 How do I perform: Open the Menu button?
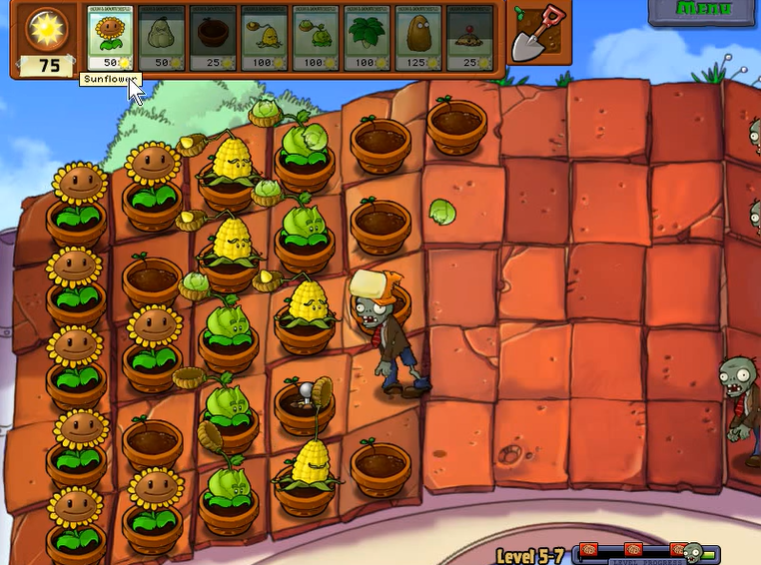(703, 10)
